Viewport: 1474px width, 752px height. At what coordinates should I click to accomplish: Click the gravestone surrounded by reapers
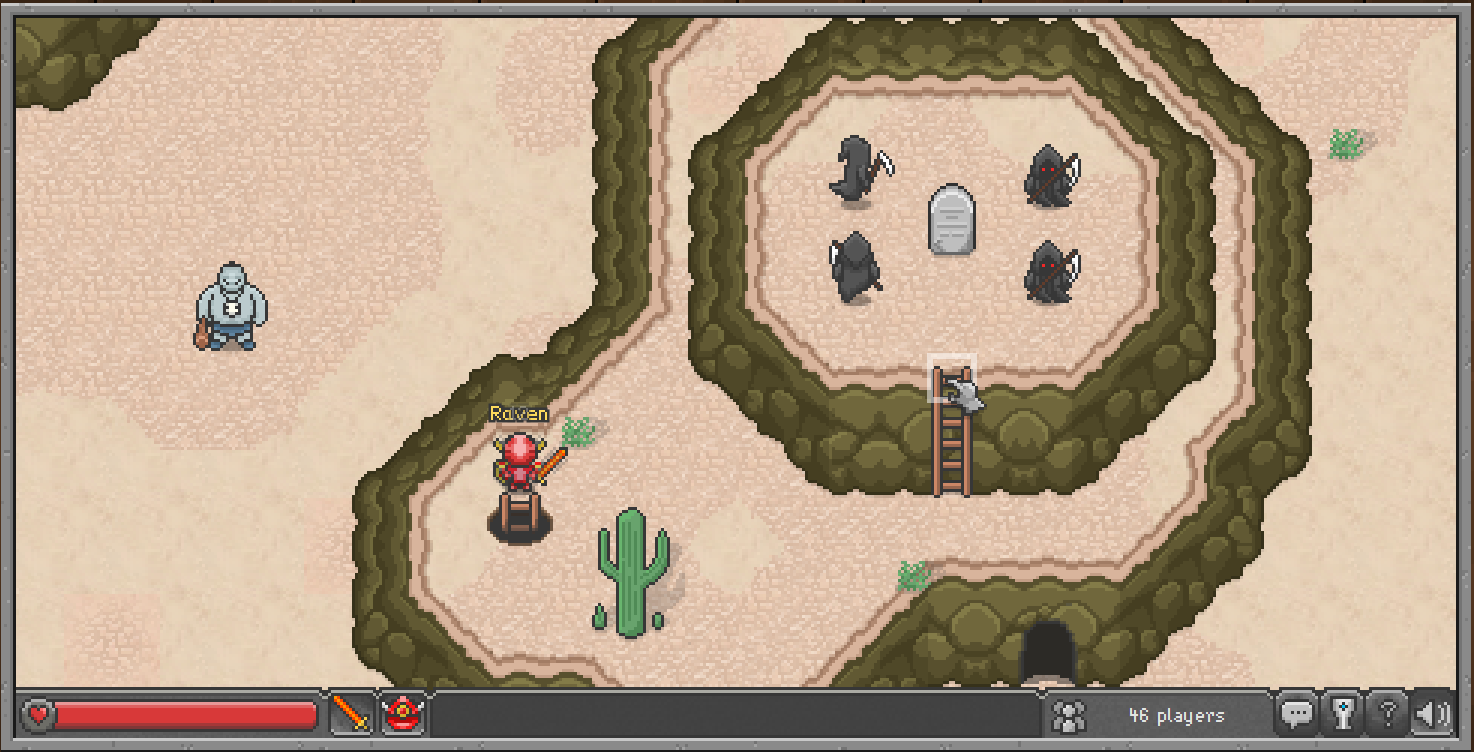click(951, 218)
